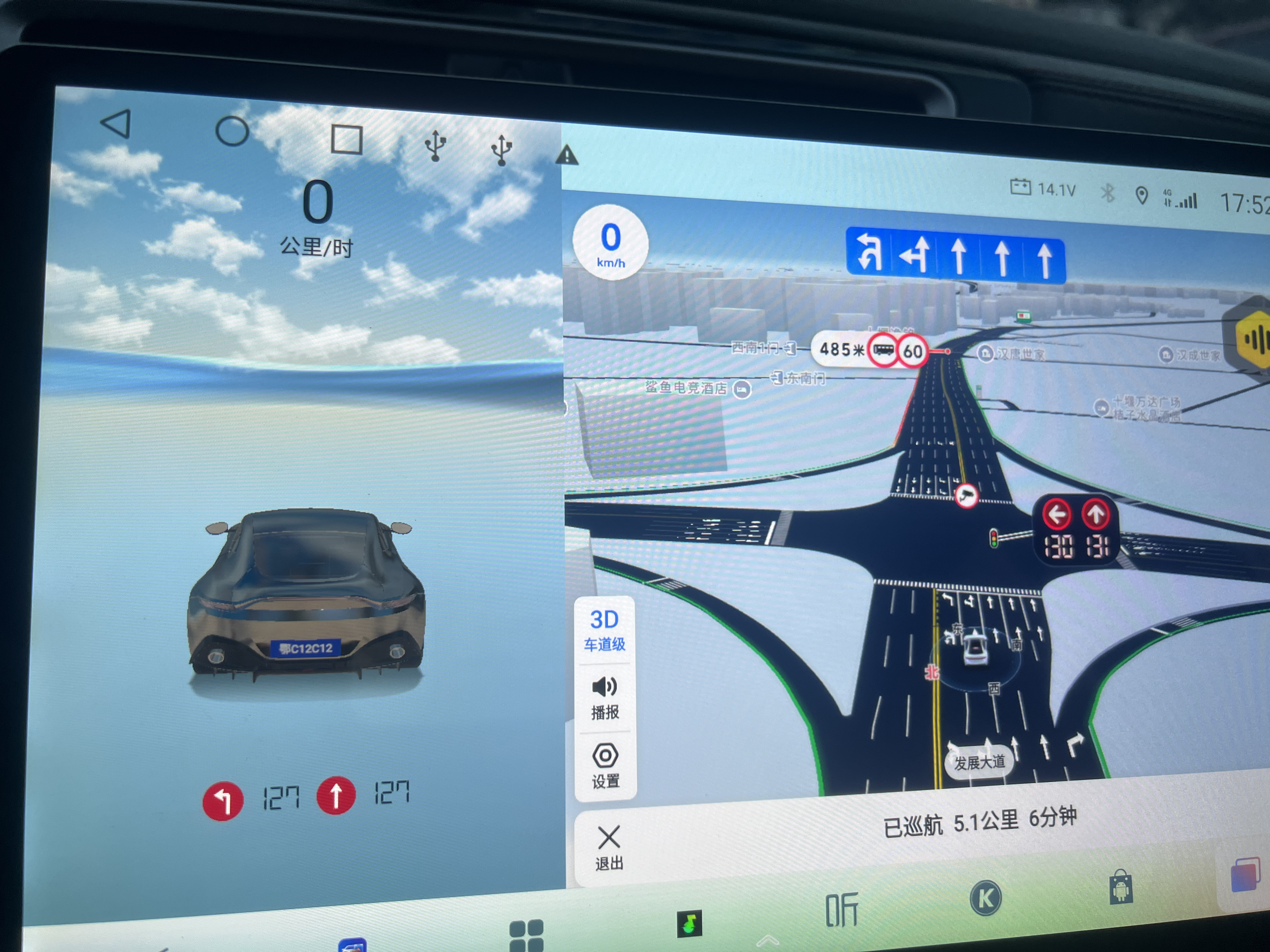This screenshot has width=1270, height=952.
Task: Activate the yellow voice assistant icon
Action: click(x=1255, y=338)
